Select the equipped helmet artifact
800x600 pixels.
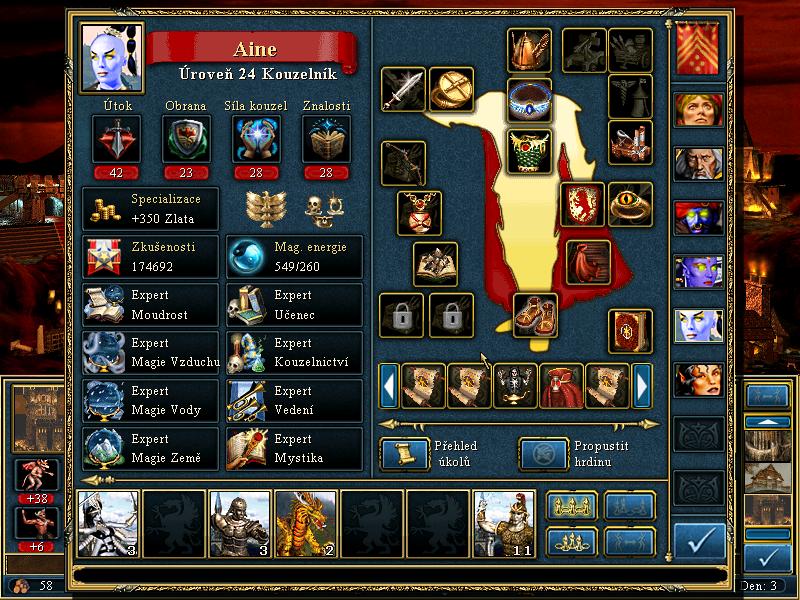(529, 49)
